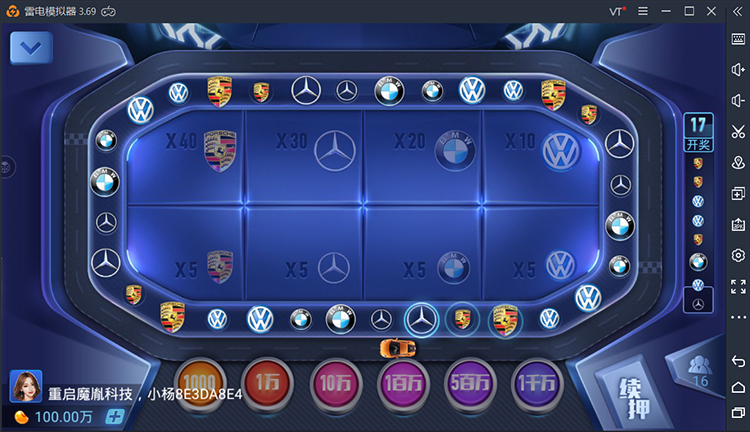Choose the 1万 betting chip
The width and height of the screenshot is (750, 432).
click(267, 383)
